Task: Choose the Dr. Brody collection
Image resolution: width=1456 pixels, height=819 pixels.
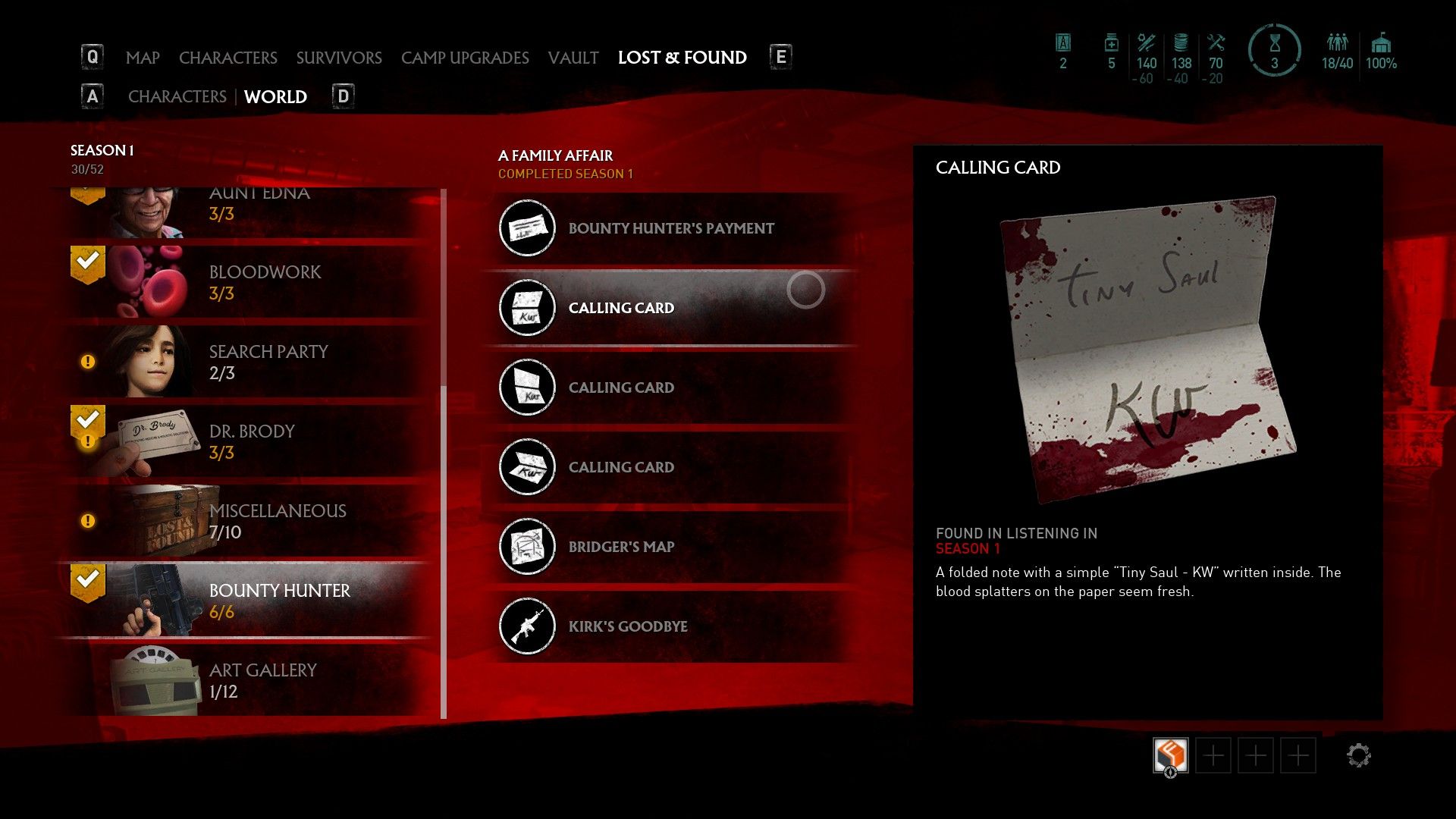Action: pos(252,441)
